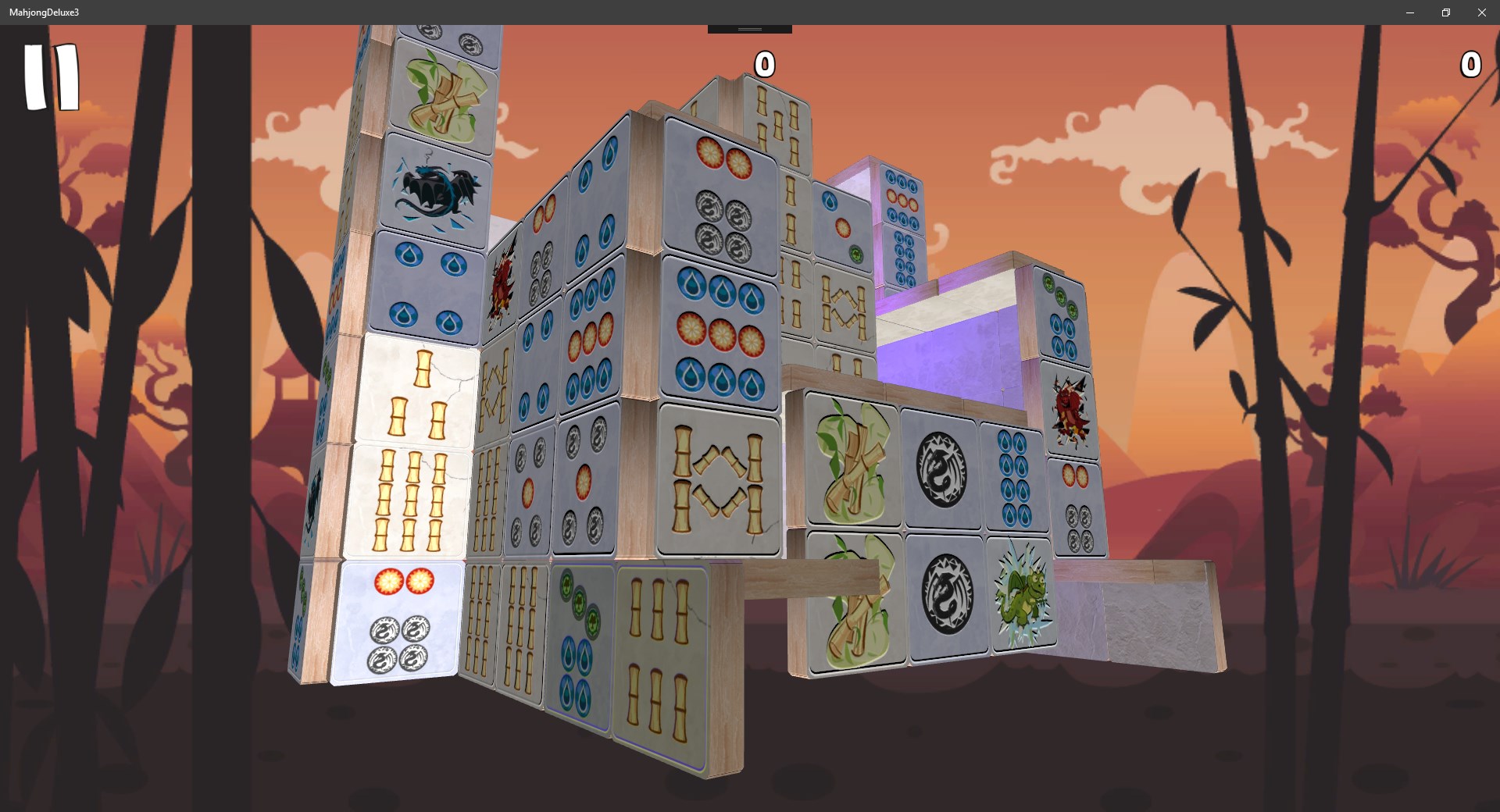Click the left score counter showing zero
1500x812 pixels.
(x=764, y=65)
